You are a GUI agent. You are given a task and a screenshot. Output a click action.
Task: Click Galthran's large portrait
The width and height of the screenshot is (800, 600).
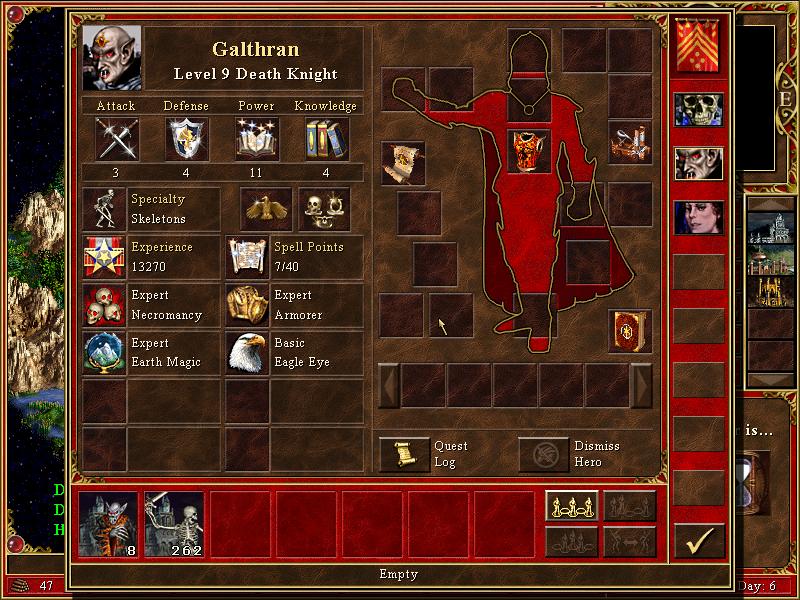coord(112,58)
